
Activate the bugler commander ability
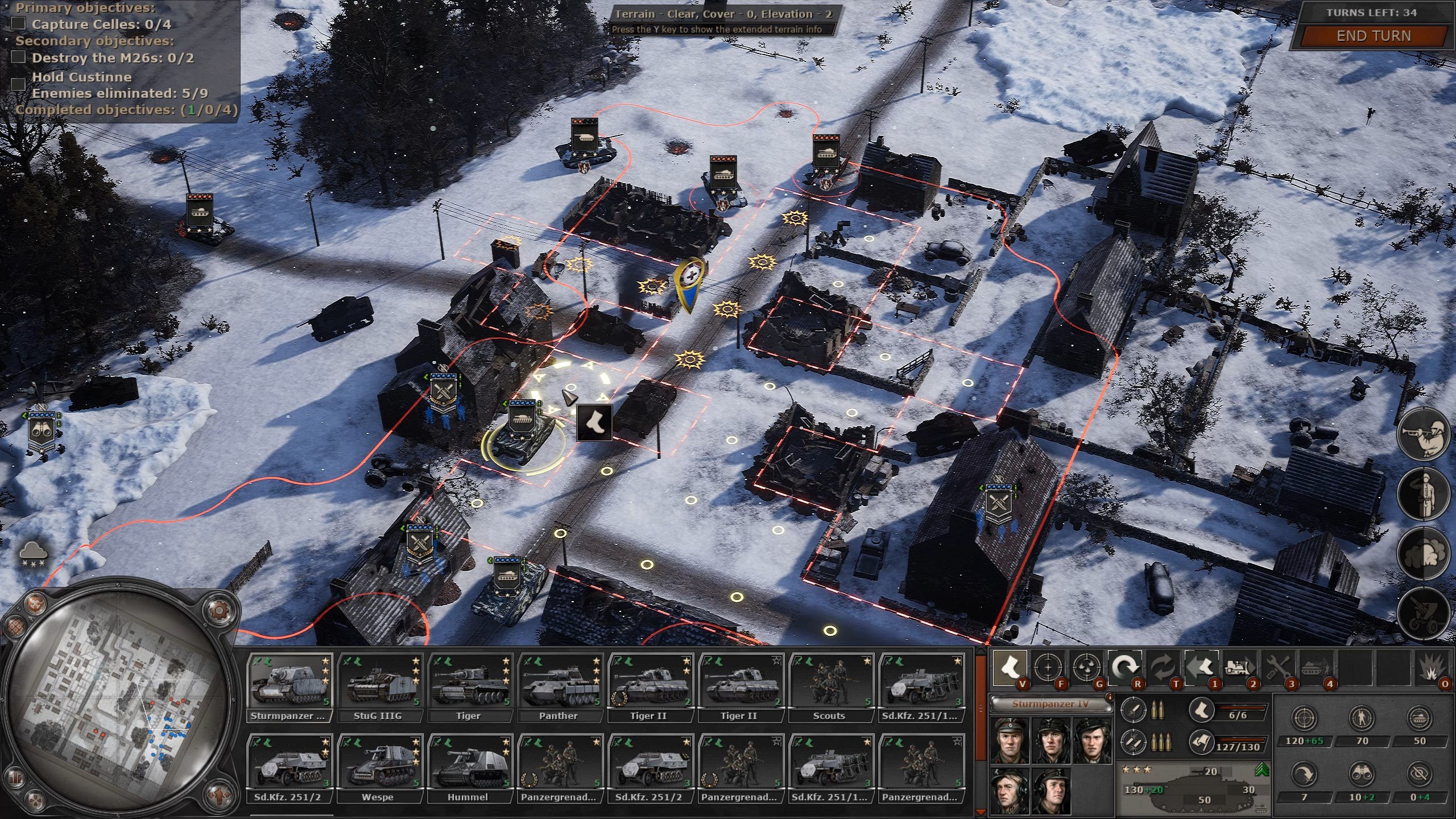pos(1424,435)
